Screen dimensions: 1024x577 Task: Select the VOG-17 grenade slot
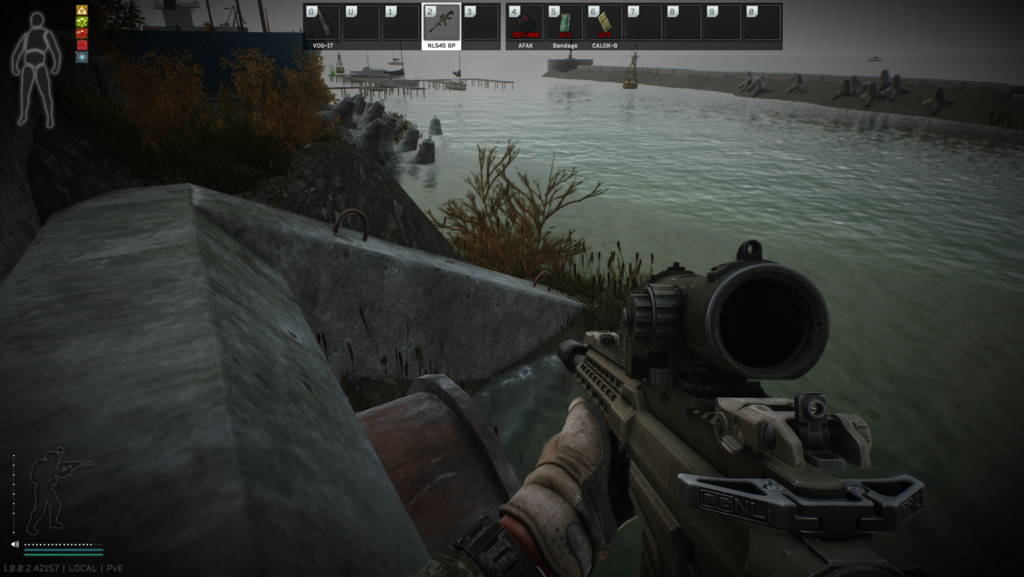(322, 23)
